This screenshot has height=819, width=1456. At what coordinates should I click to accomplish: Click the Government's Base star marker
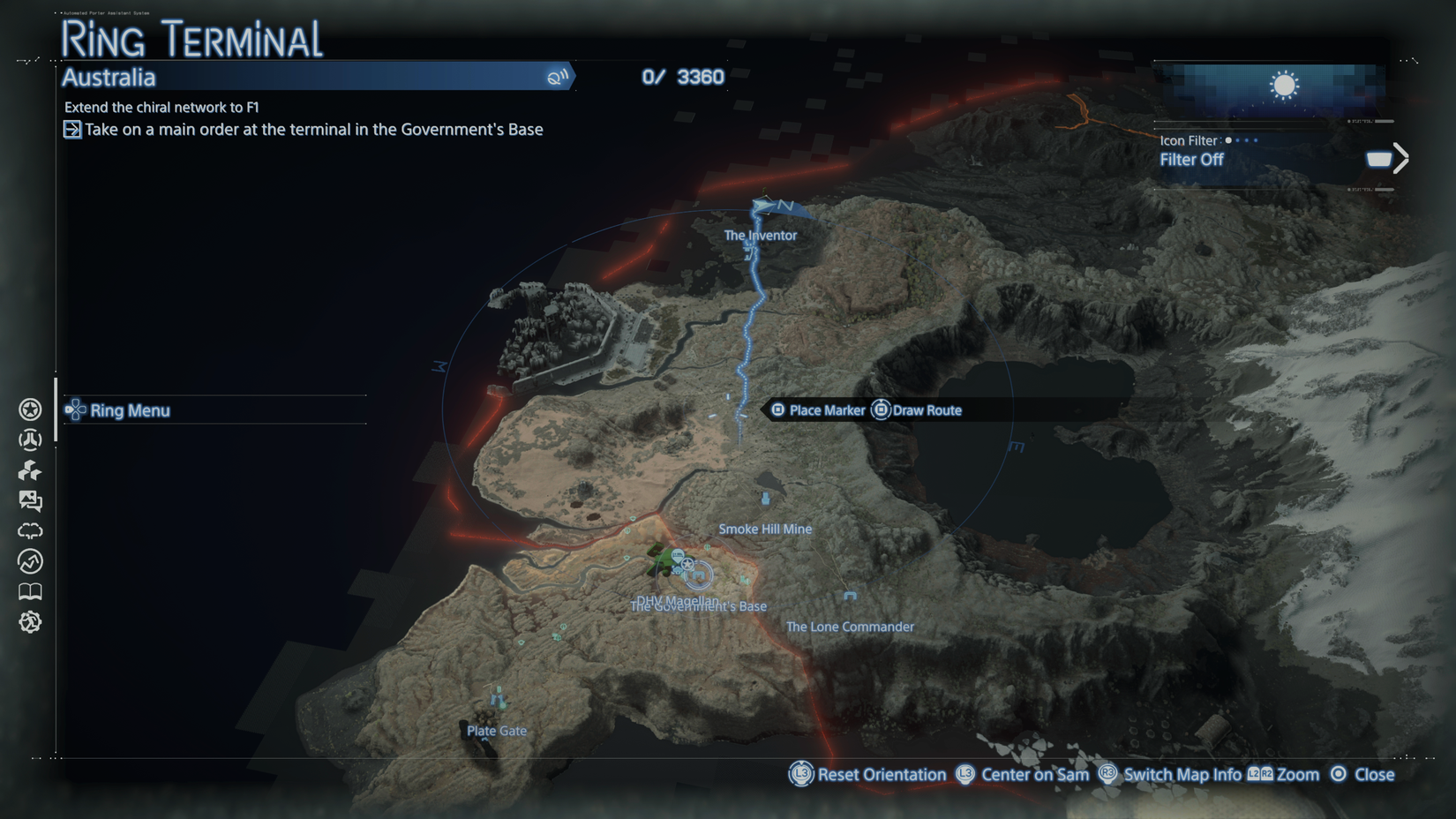tap(687, 564)
